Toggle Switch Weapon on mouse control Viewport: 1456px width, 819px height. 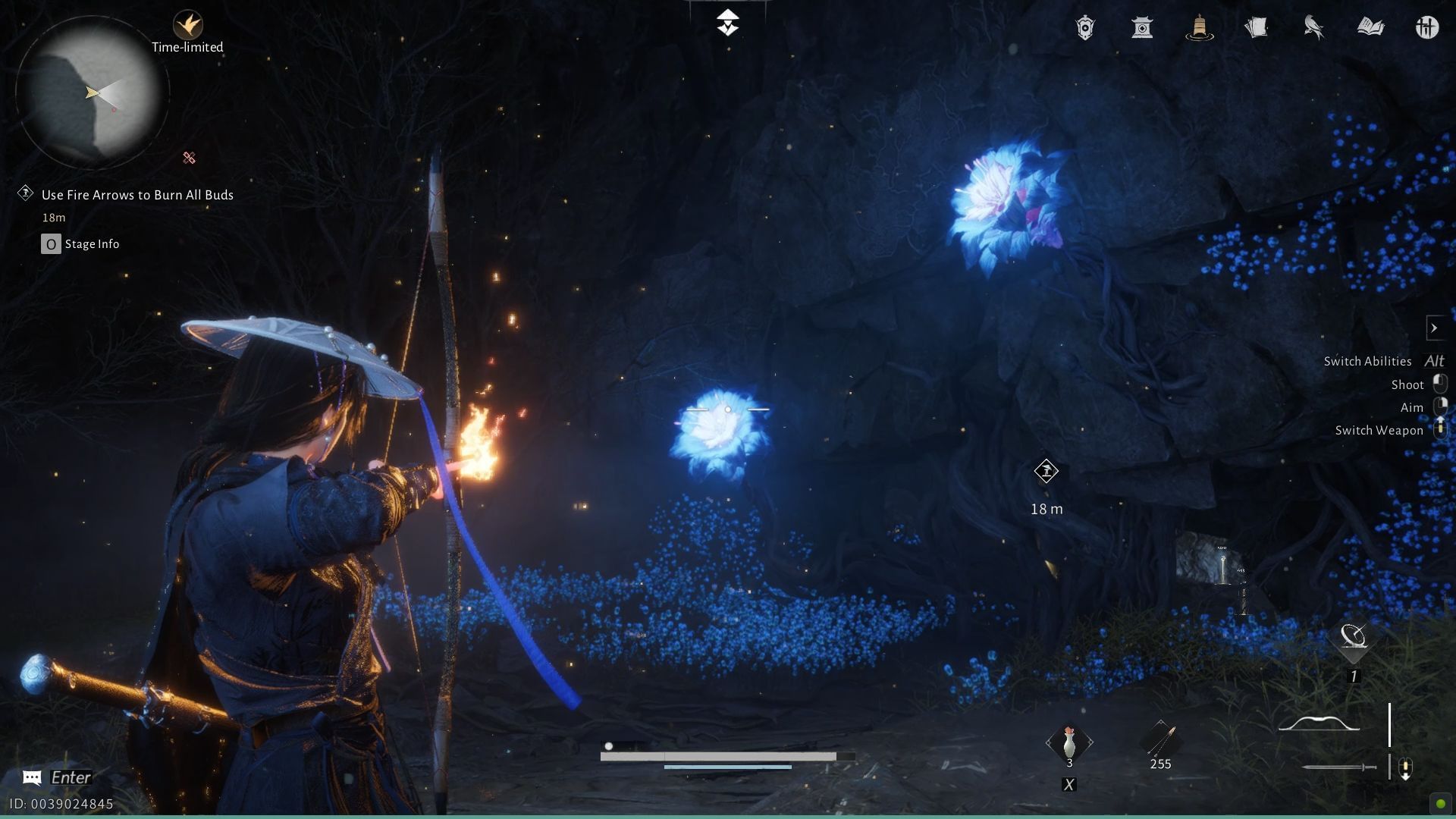[x=1440, y=430]
